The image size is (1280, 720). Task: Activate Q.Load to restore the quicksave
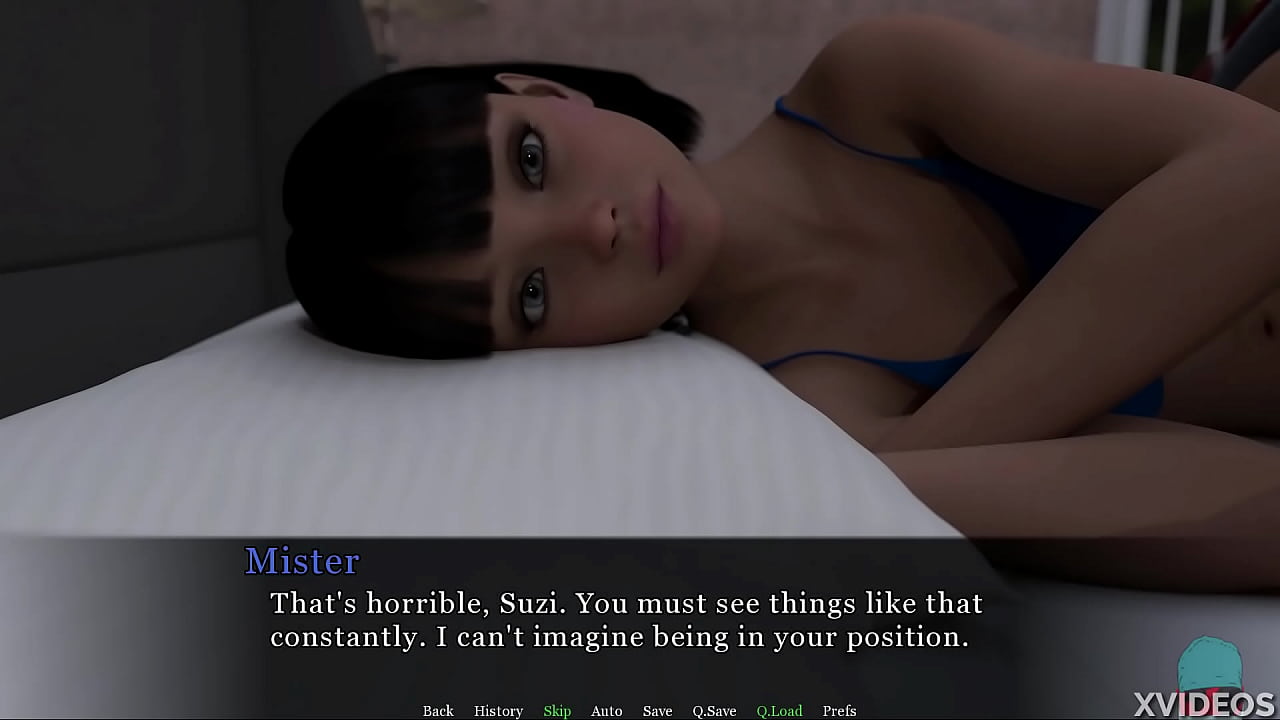point(779,710)
